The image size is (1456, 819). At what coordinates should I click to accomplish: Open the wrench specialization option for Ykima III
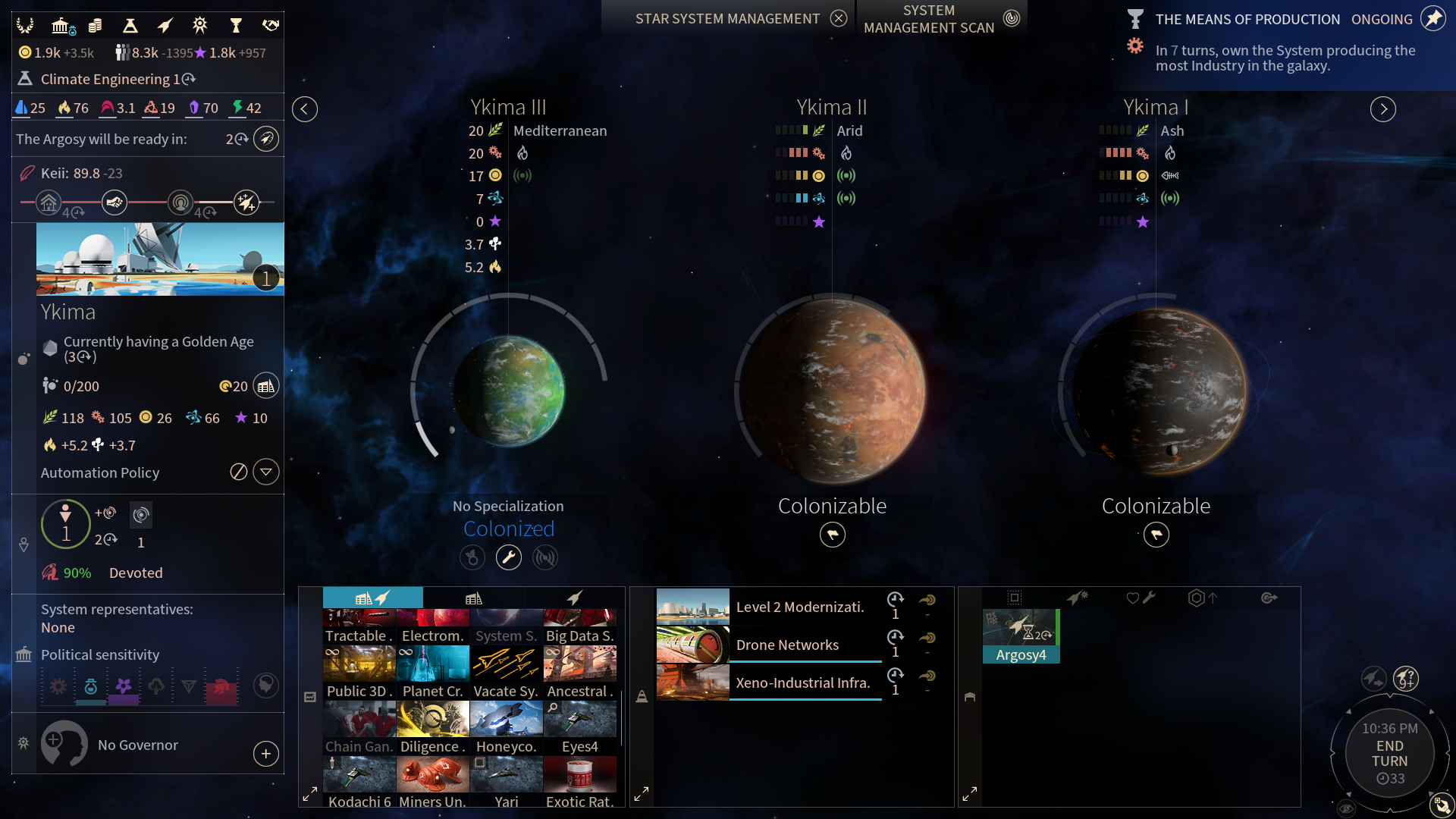(508, 558)
